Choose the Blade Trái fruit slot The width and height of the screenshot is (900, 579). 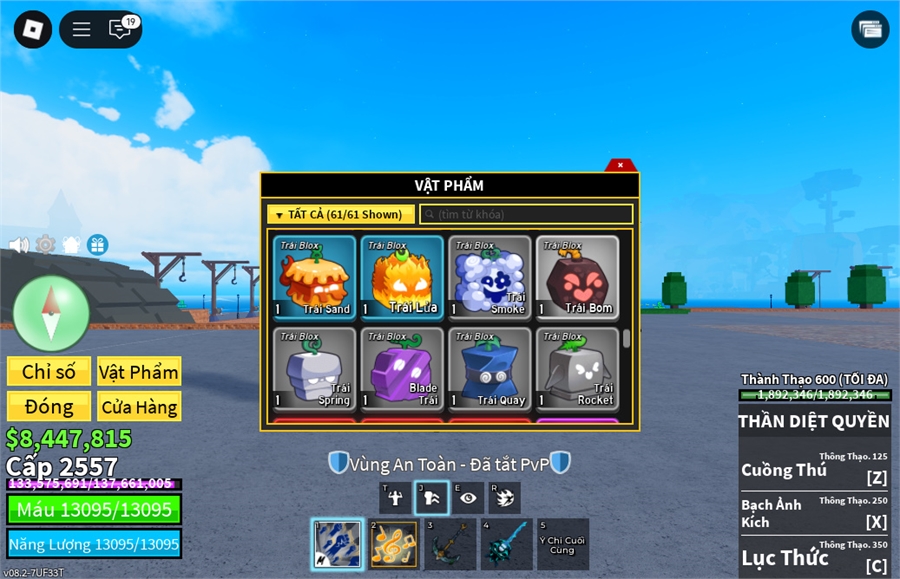pos(402,369)
